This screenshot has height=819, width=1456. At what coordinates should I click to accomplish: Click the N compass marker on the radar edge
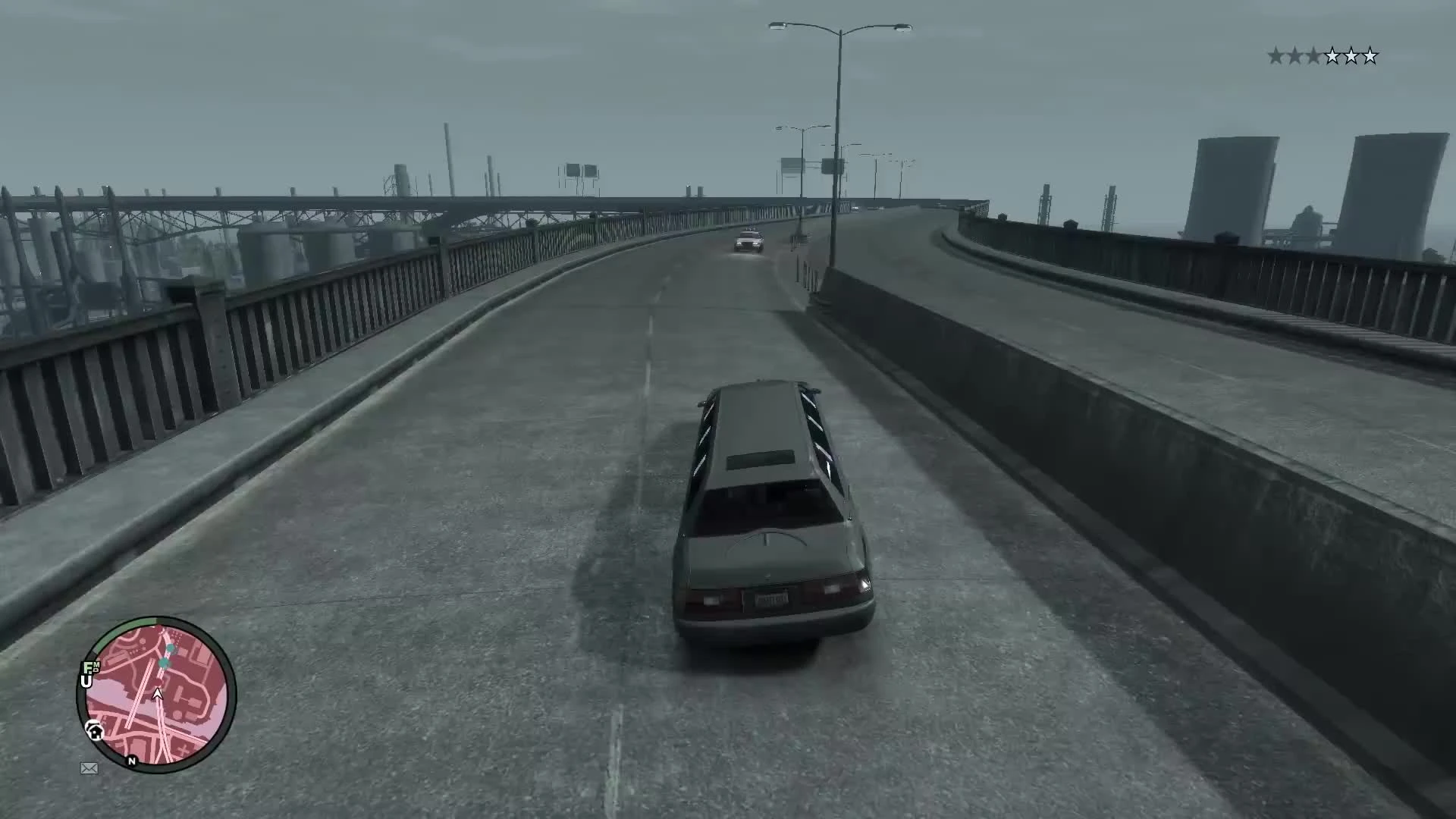click(132, 761)
